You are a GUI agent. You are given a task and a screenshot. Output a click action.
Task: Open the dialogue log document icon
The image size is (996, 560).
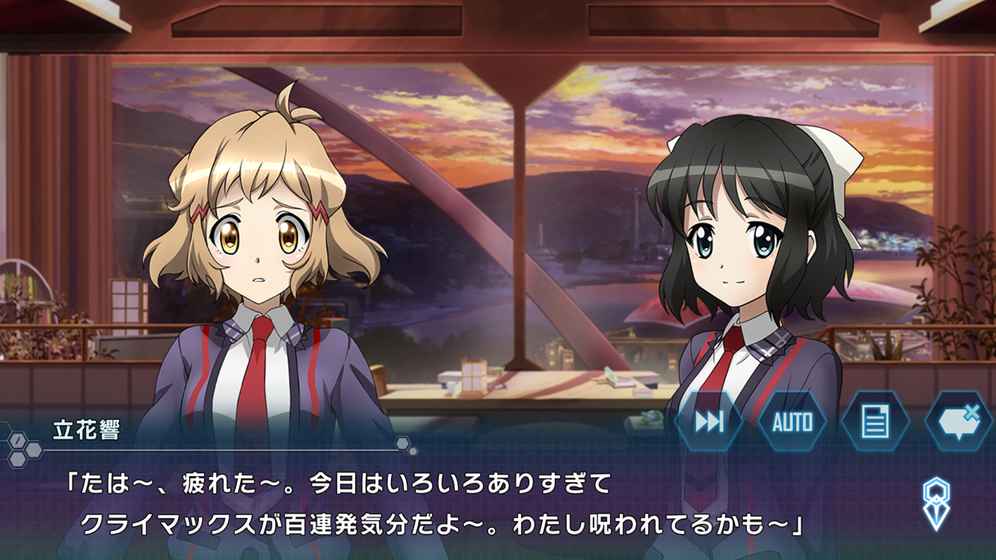(x=875, y=421)
